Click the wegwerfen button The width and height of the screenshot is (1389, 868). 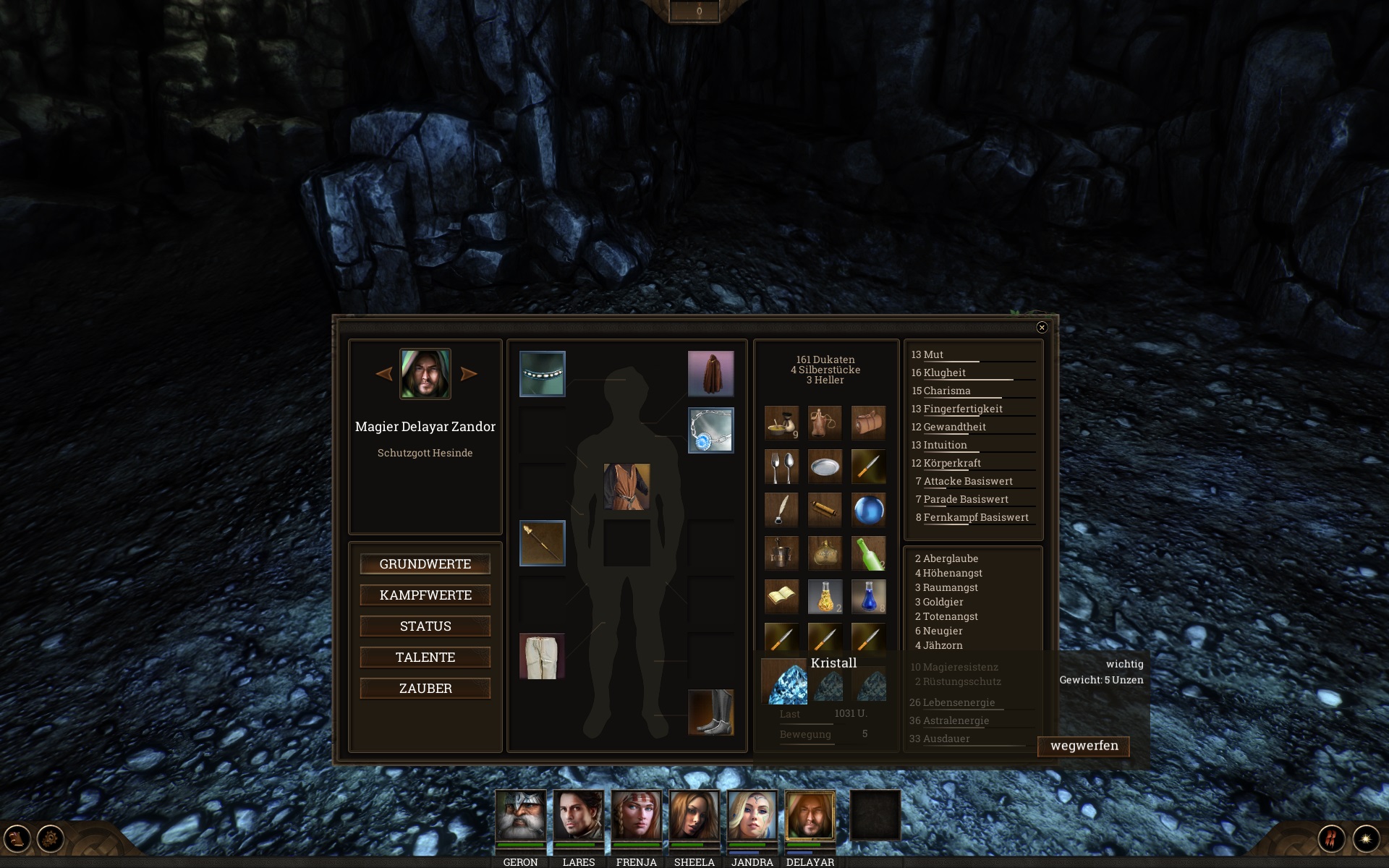pos(1084,746)
